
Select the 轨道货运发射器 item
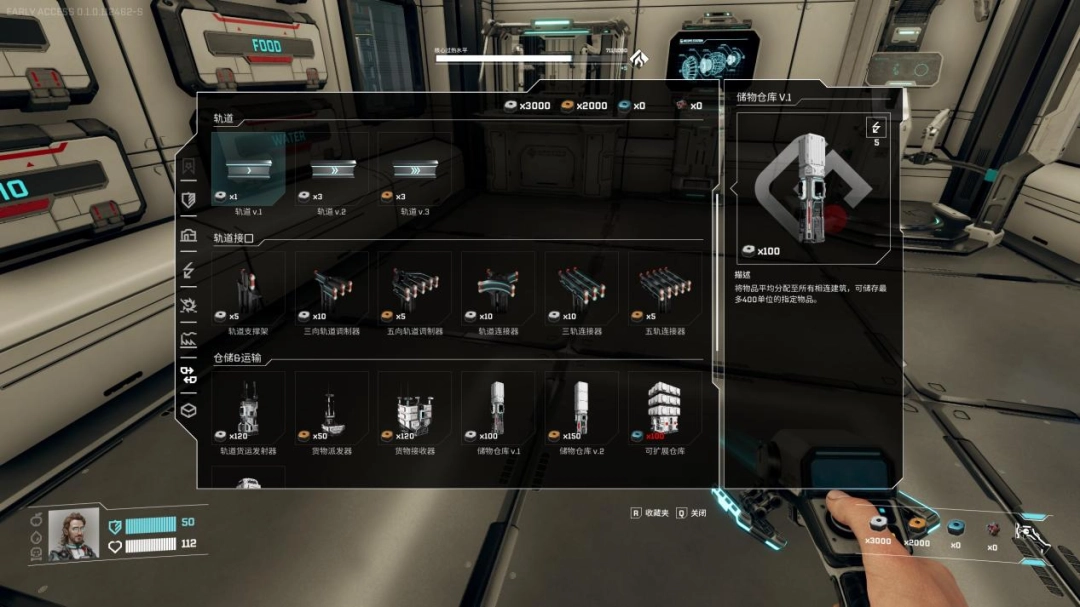point(248,410)
